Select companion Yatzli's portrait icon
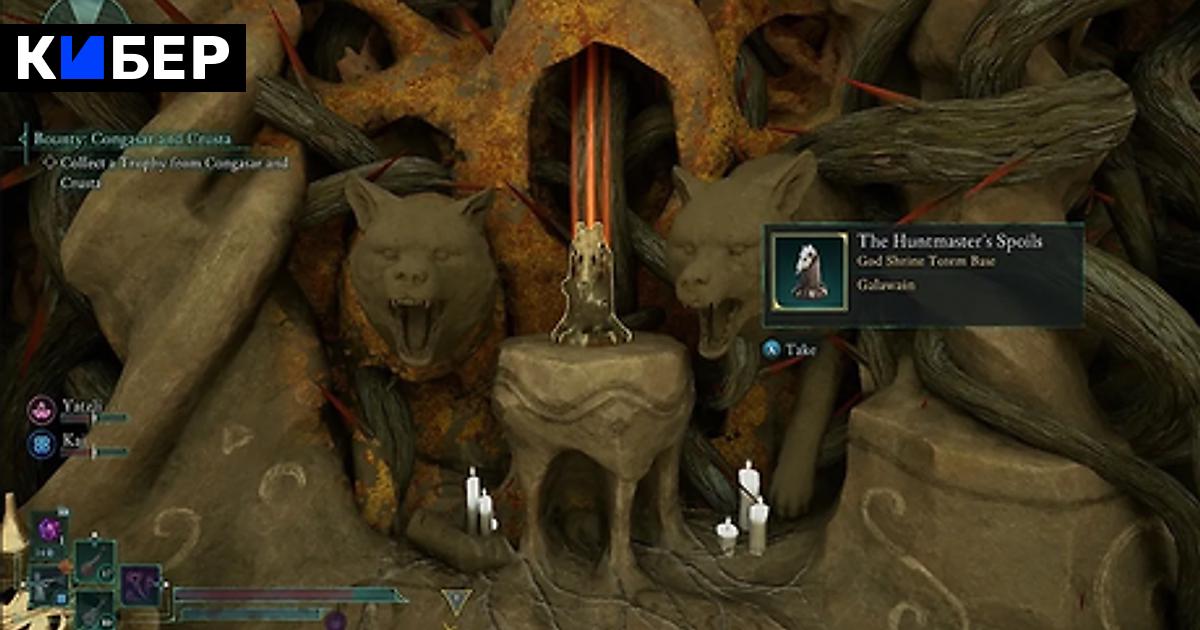The width and height of the screenshot is (1200, 630). [42, 408]
